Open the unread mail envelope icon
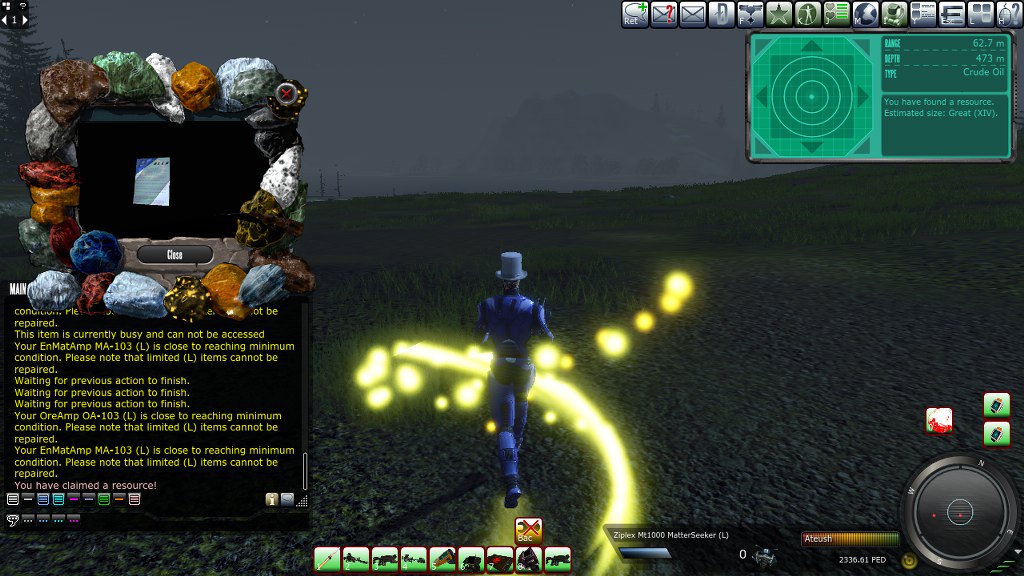The width and height of the screenshot is (1024, 576). tap(693, 14)
